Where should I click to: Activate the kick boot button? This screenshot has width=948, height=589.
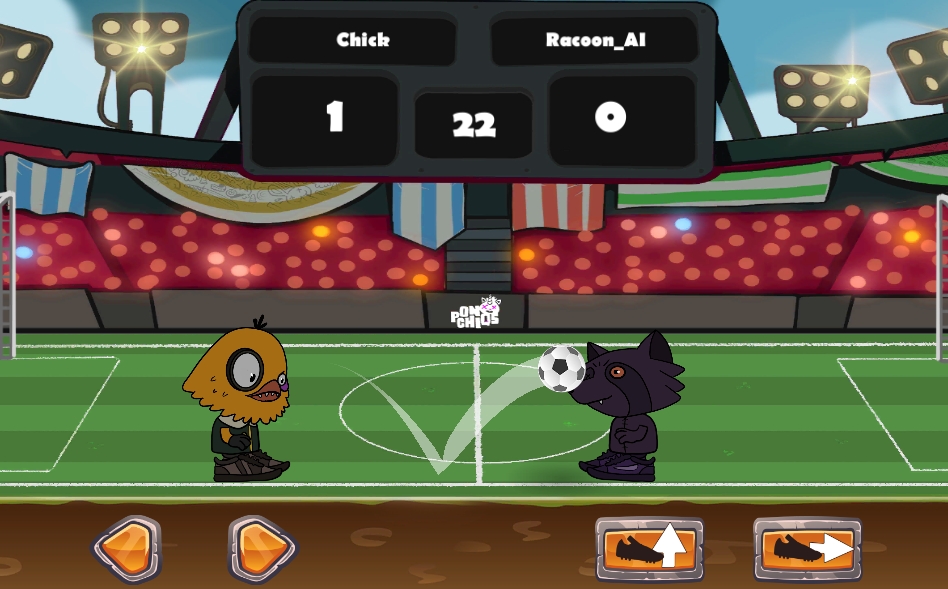tap(807, 549)
